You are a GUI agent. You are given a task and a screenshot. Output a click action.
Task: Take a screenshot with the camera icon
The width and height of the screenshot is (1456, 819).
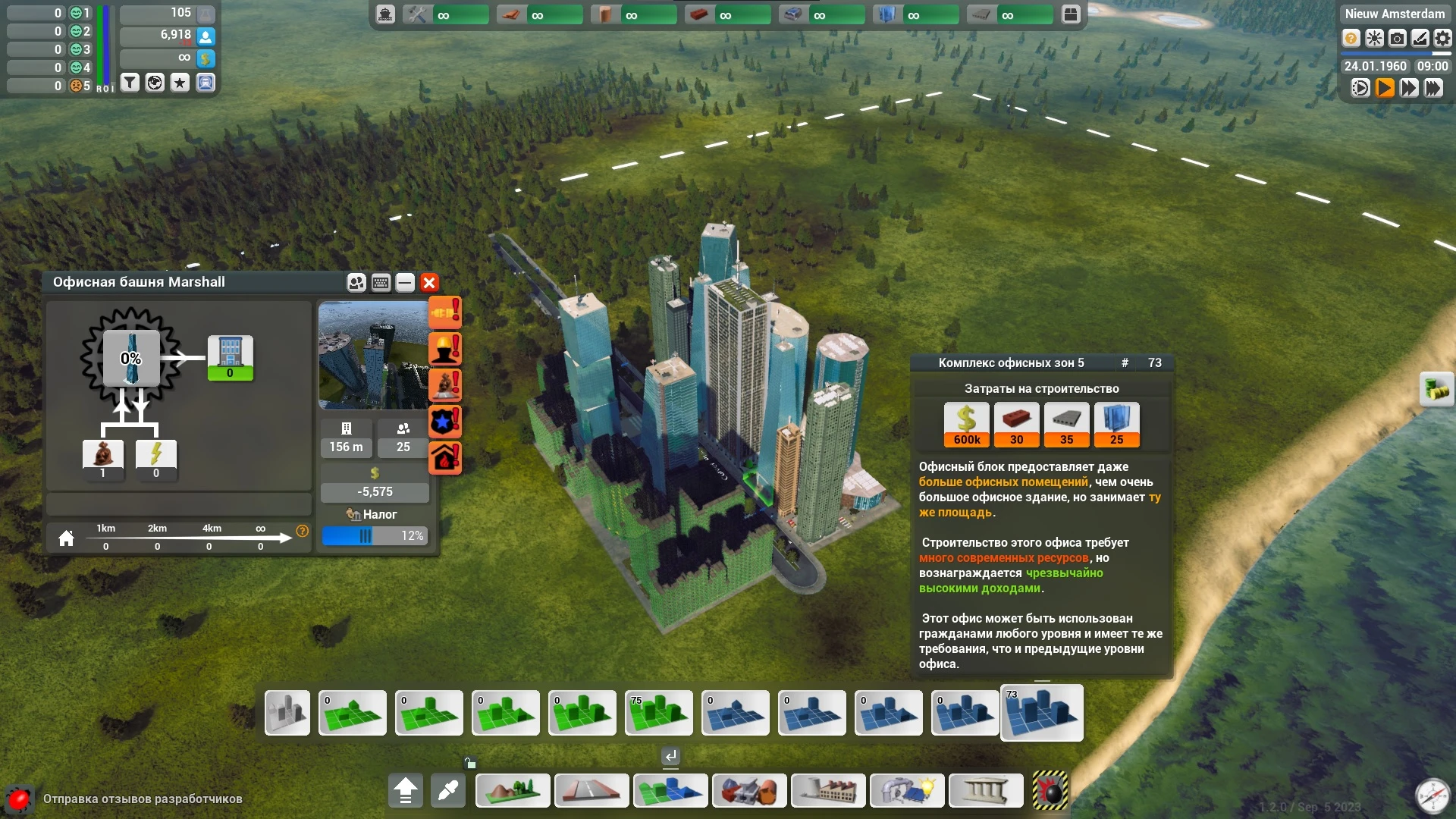pyautogui.click(x=1398, y=37)
